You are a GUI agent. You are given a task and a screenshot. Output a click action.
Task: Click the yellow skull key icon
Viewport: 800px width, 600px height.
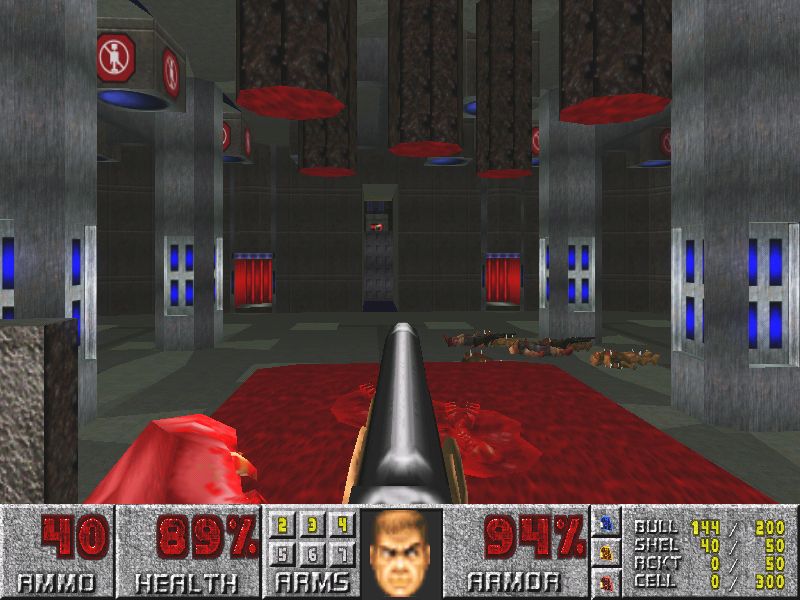(606, 551)
